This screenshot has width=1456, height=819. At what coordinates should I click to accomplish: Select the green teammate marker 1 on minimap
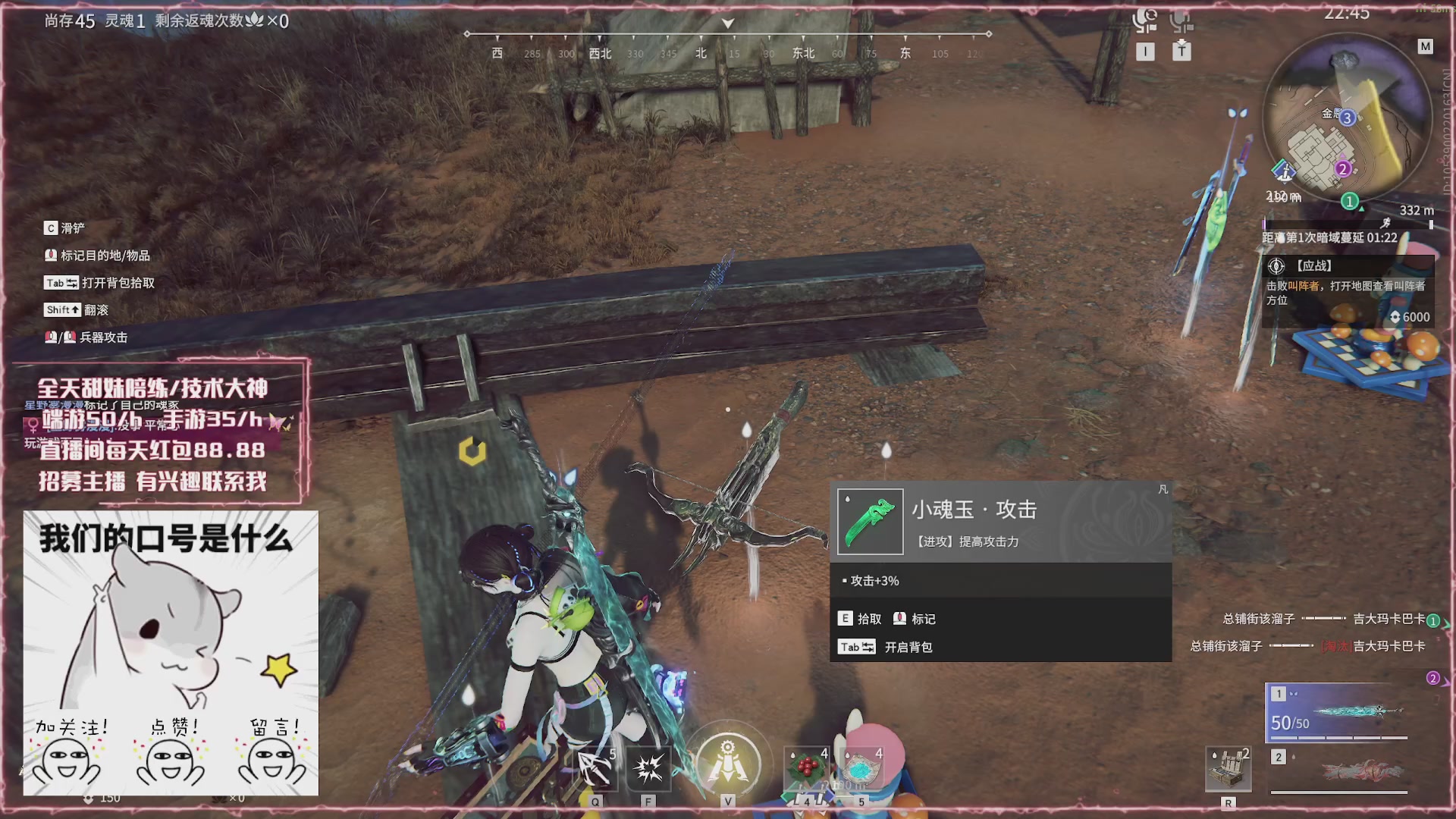coord(1350,201)
